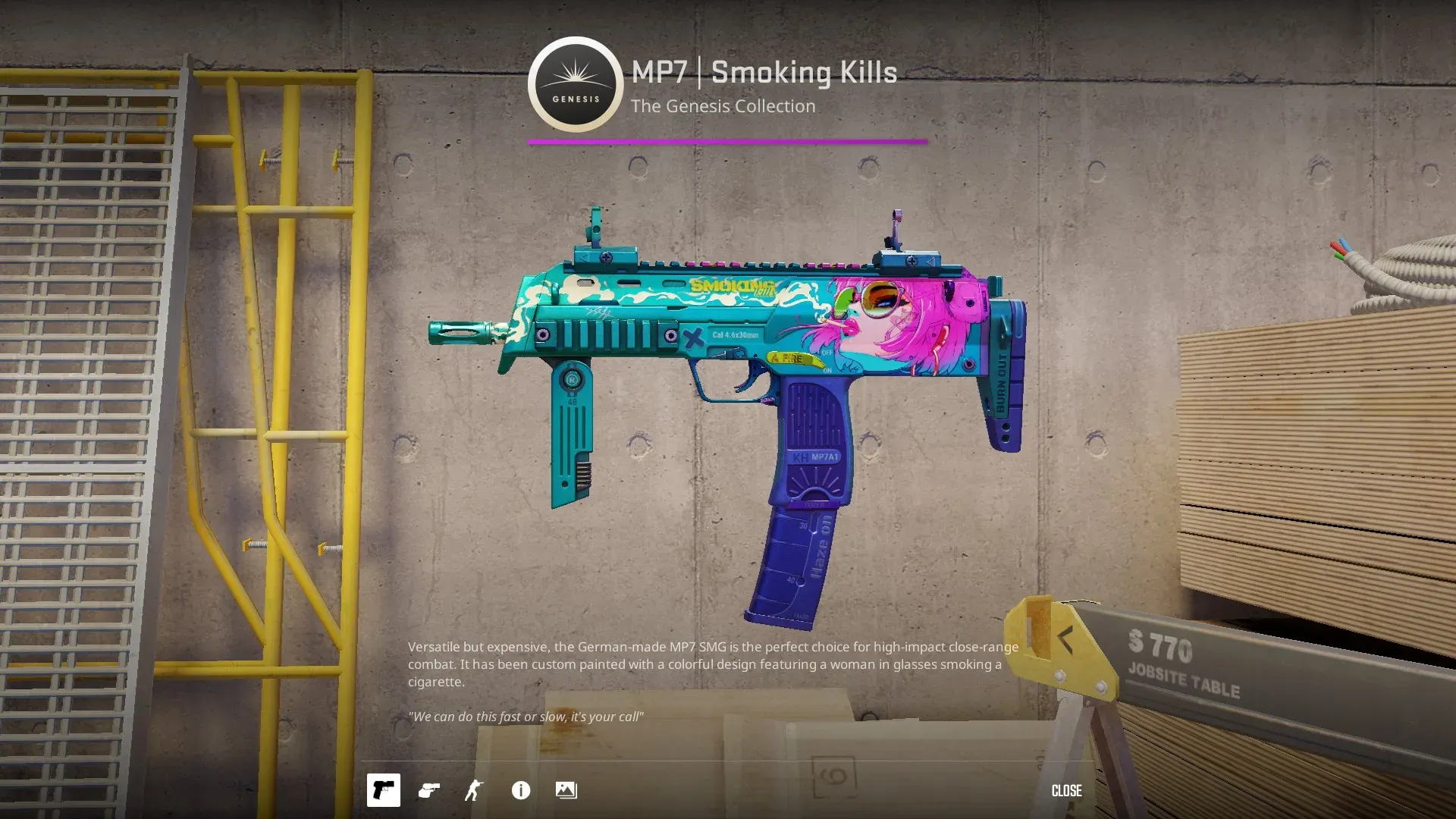Open the item info panel
1456x819 pixels.
coord(521,790)
